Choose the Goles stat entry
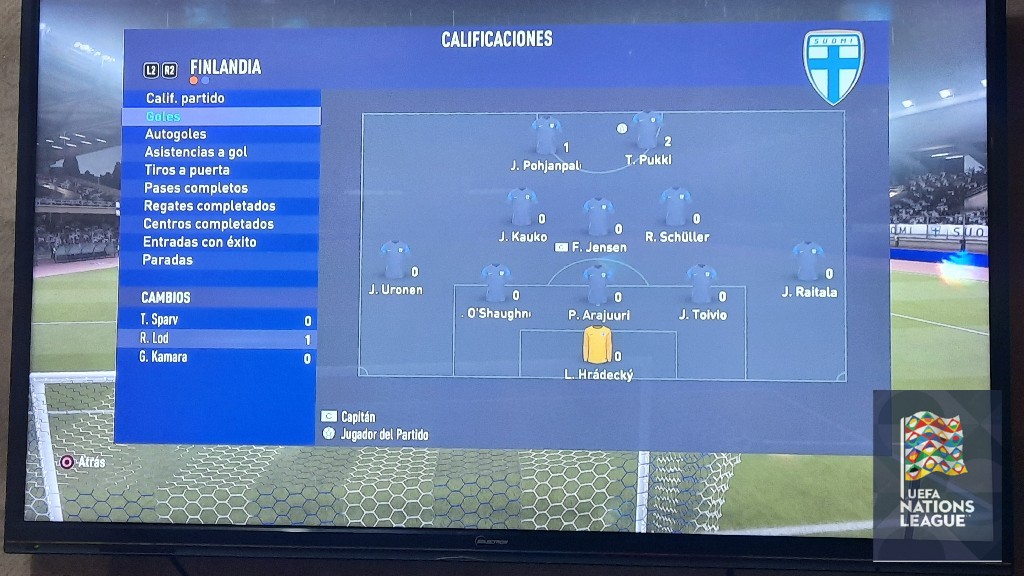1024x576 pixels. pos(163,116)
